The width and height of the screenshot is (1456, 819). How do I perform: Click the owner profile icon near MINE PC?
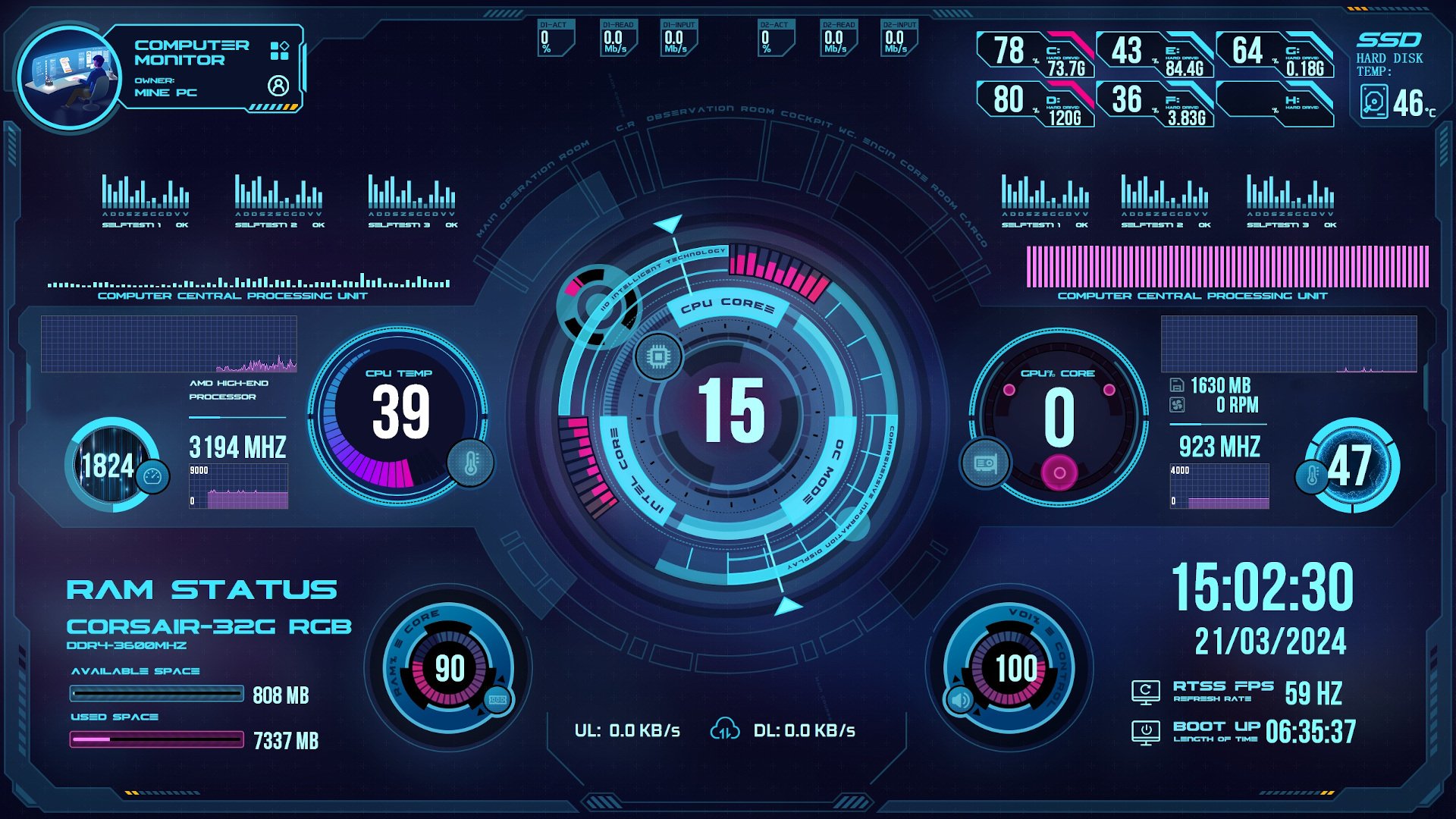[281, 83]
